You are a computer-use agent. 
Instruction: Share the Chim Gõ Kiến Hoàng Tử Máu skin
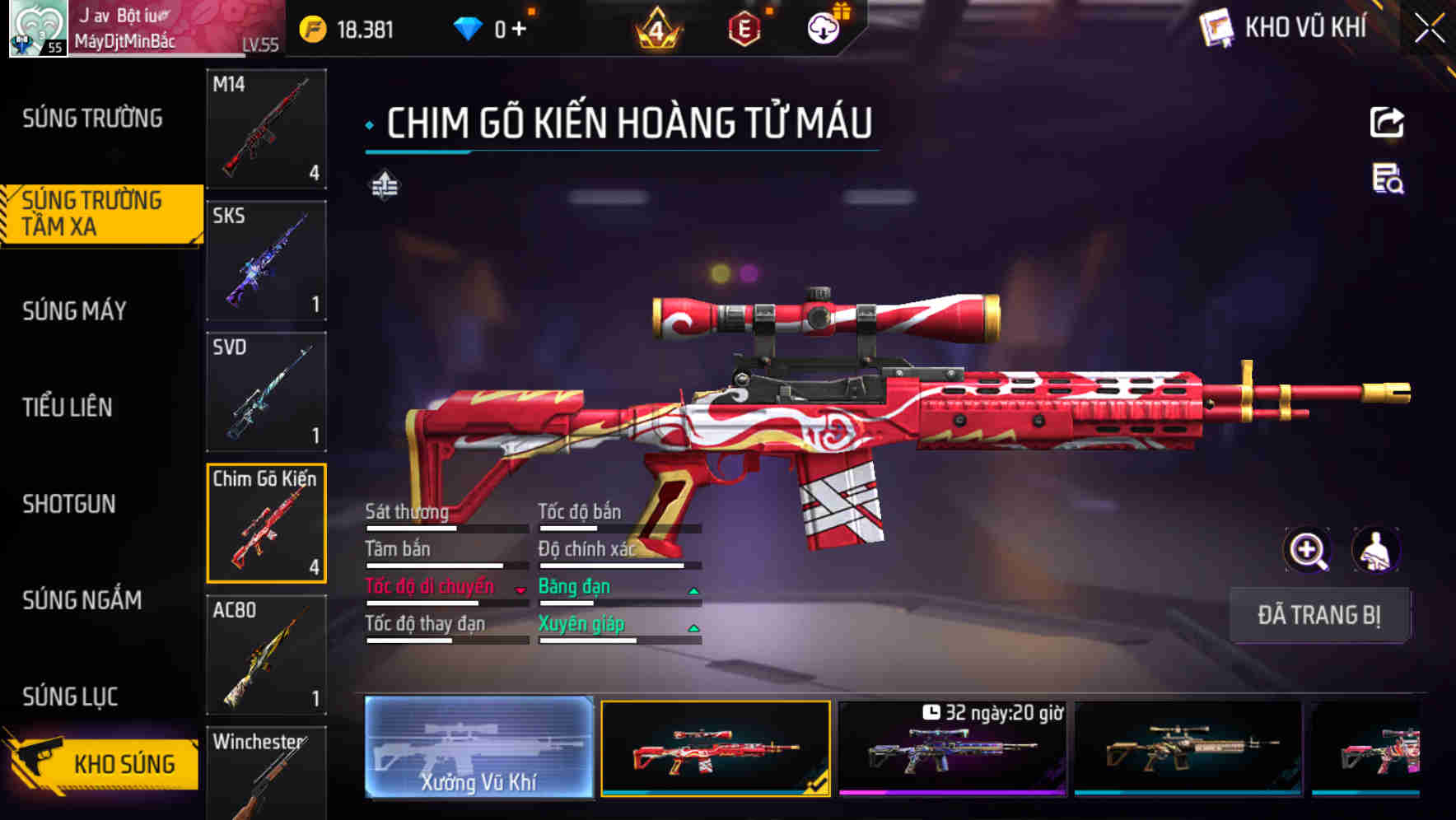[x=1387, y=122]
